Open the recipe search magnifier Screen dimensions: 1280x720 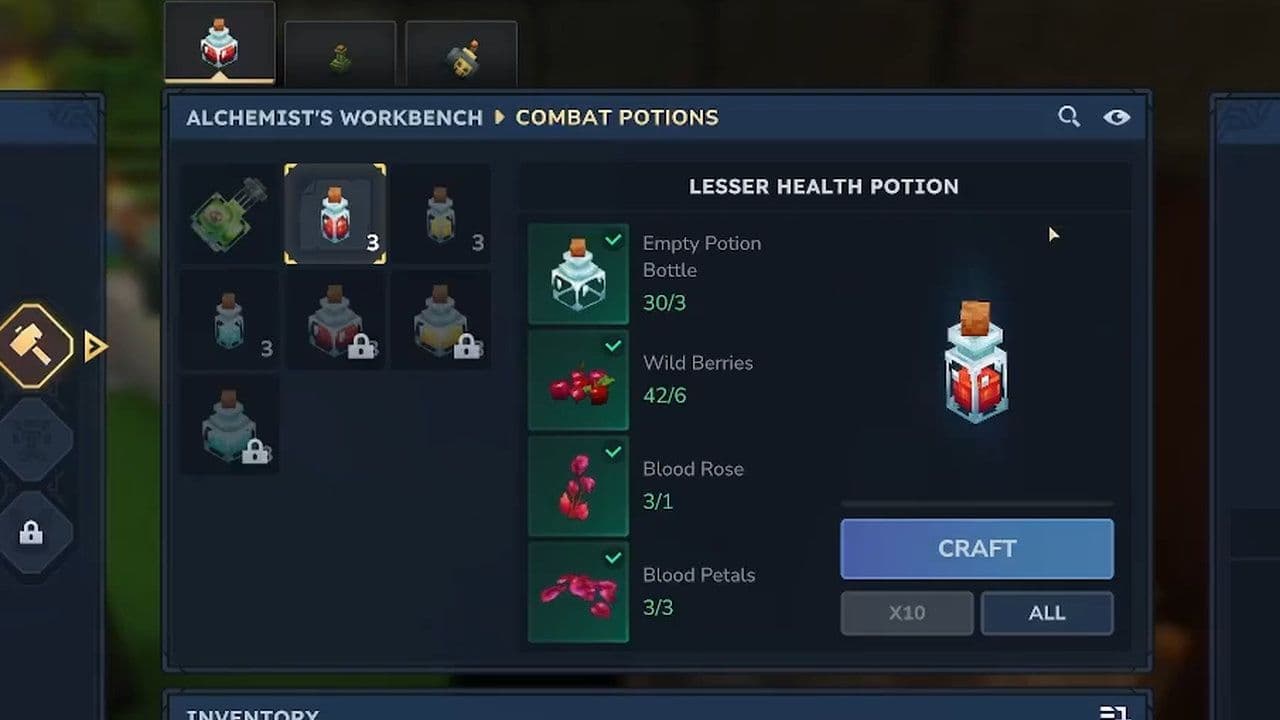pyautogui.click(x=1068, y=117)
